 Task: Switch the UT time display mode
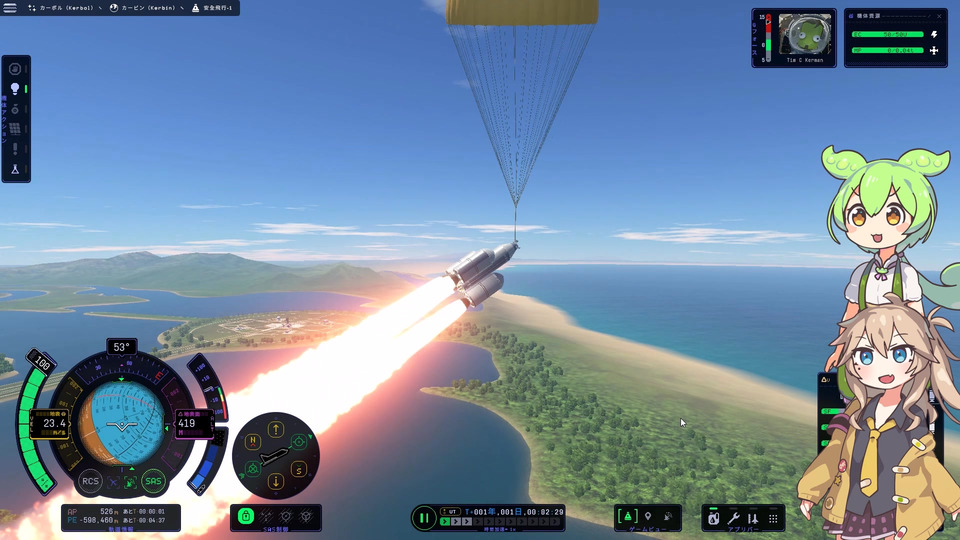pyautogui.click(x=453, y=511)
